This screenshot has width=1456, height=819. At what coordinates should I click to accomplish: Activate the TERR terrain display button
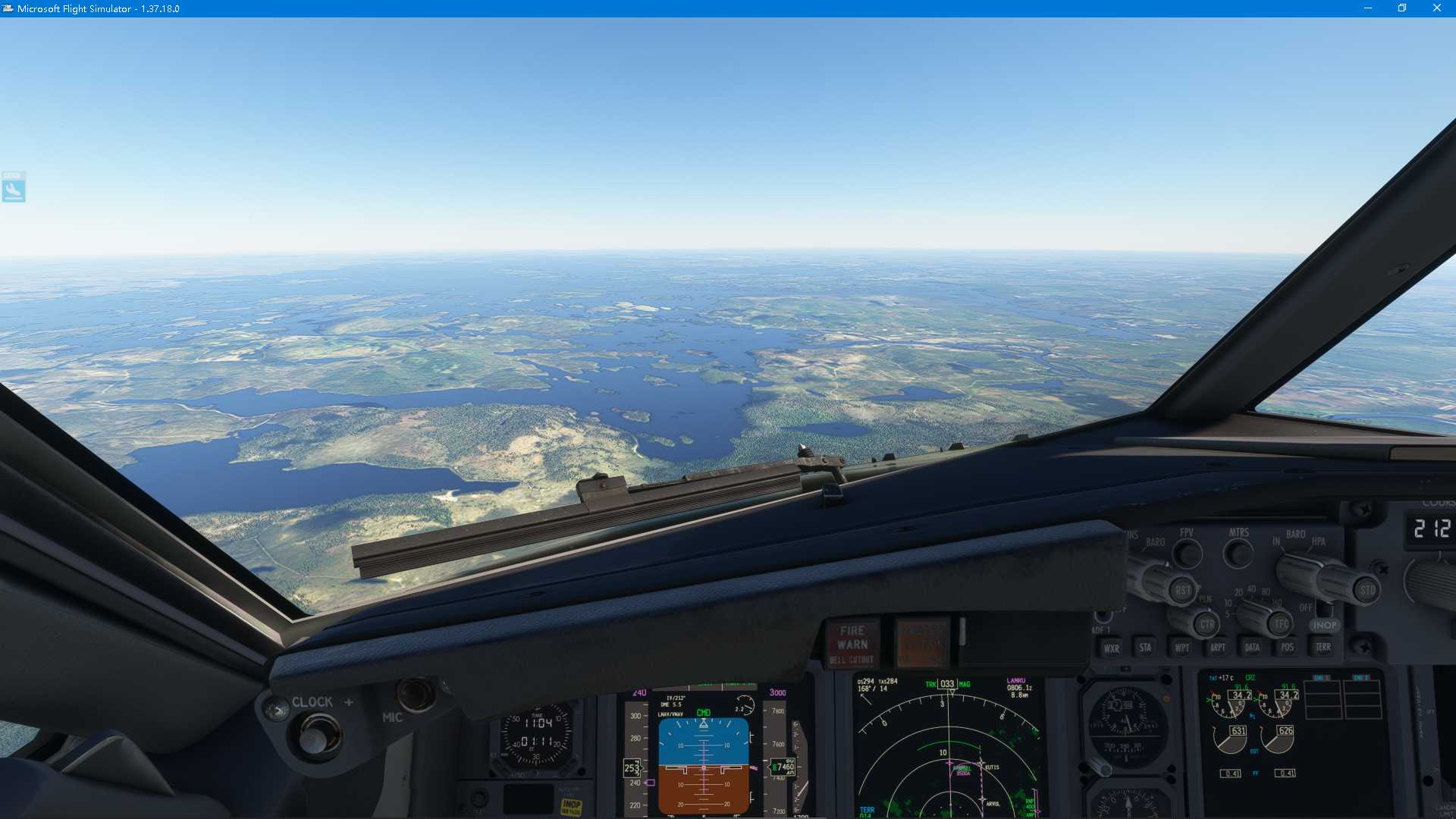click(1324, 647)
